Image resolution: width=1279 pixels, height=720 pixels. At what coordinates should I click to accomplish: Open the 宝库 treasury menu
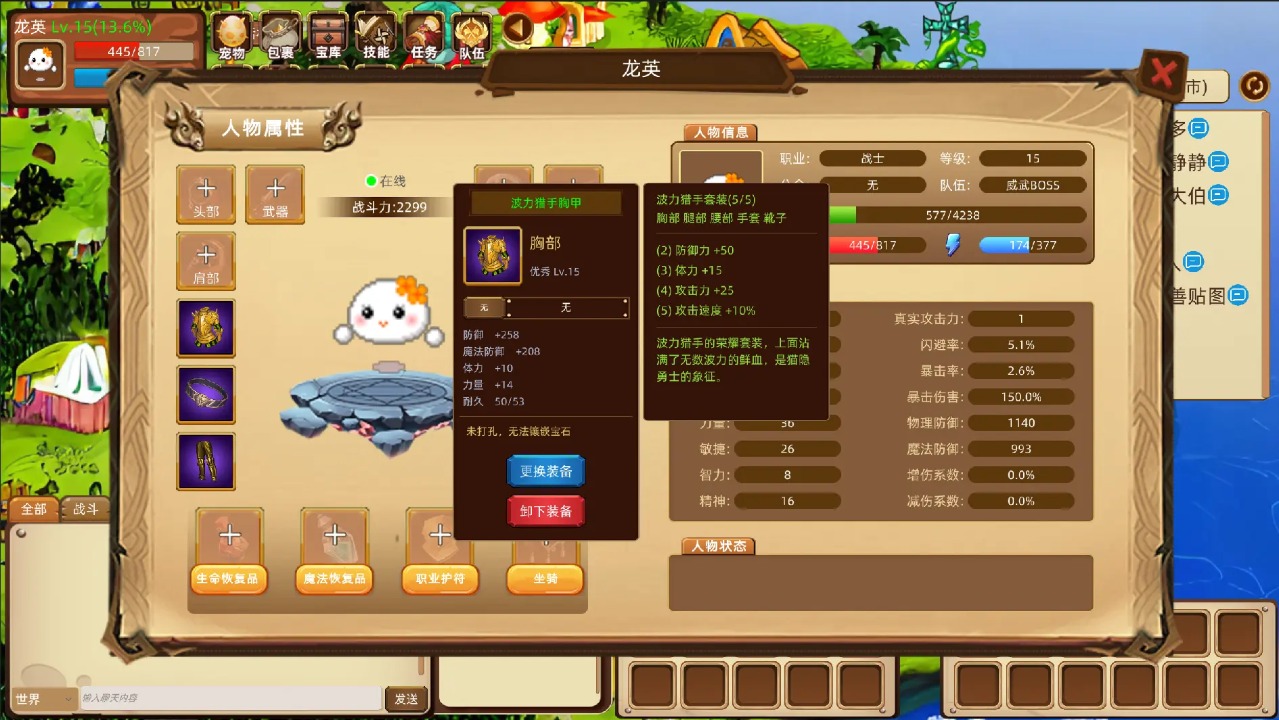point(329,37)
